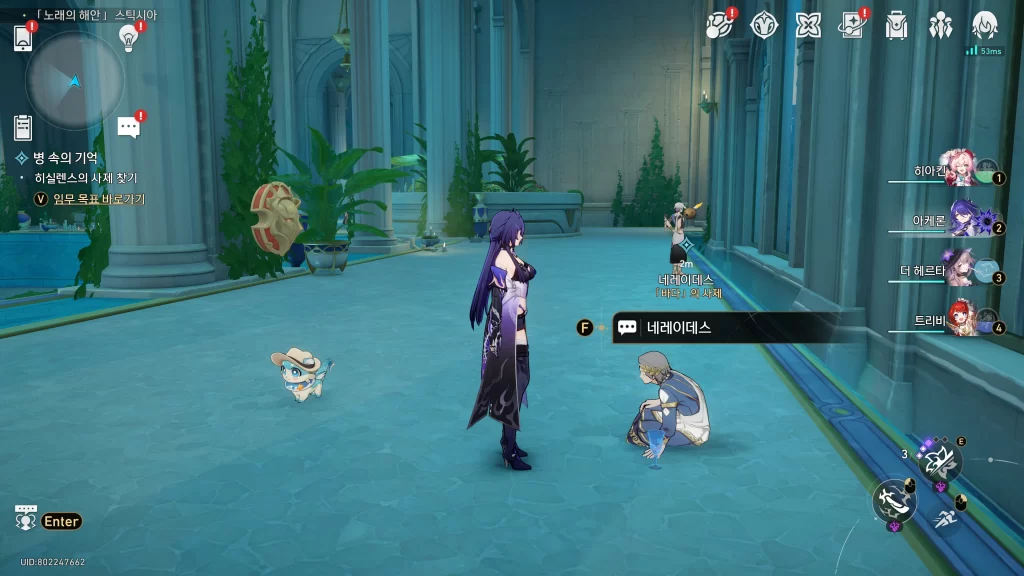This screenshot has height=576, width=1024.
Task: Open the character head icon
Action: tap(985, 25)
